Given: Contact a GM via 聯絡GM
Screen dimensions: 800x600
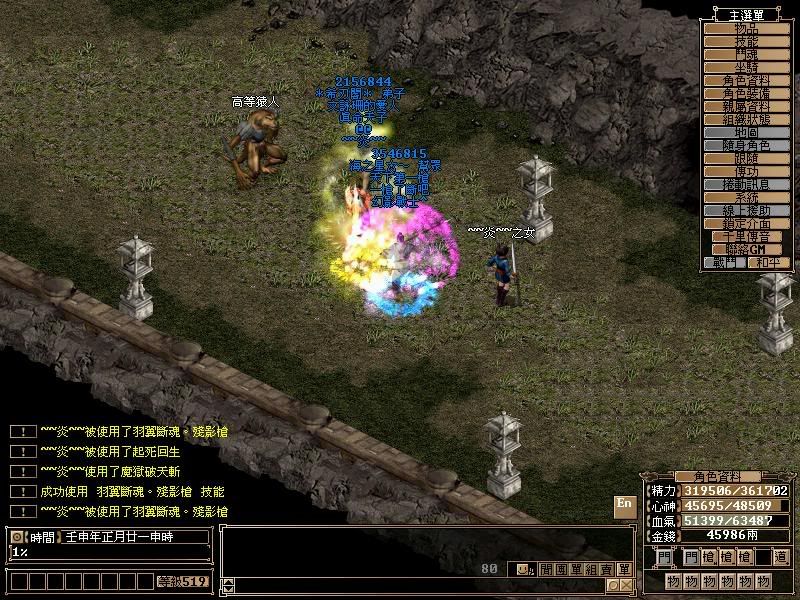Looking at the screenshot, I should coord(747,249).
